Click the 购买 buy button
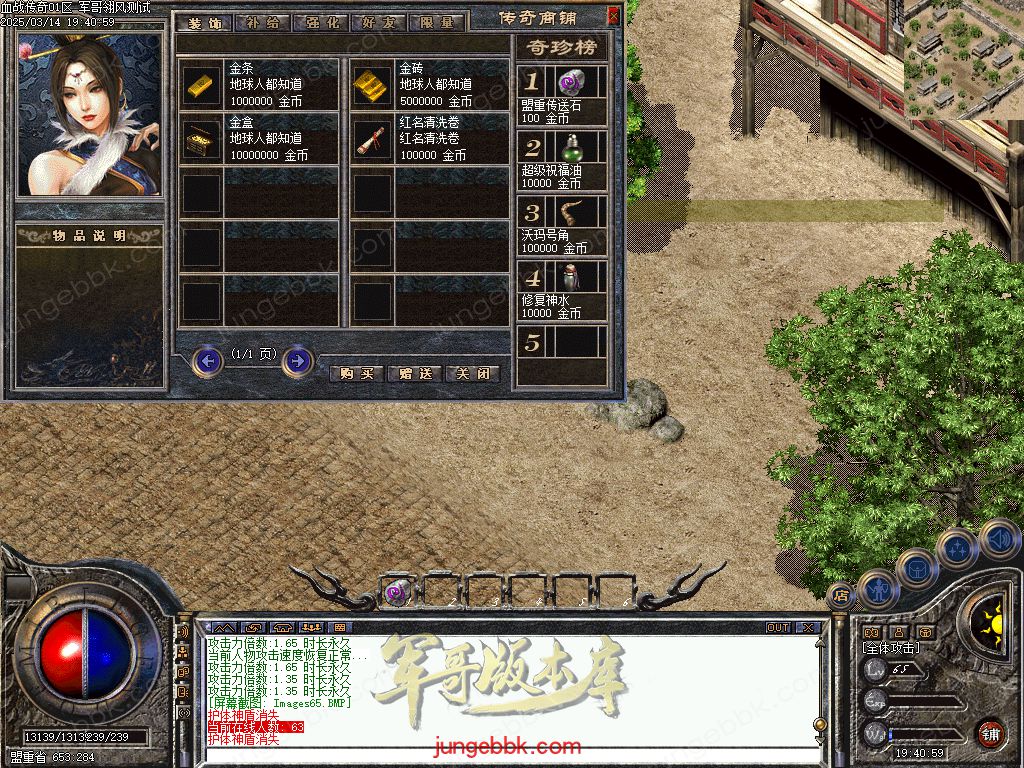Viewport: 1024px width, 768px height. click(x=357, y=374)
